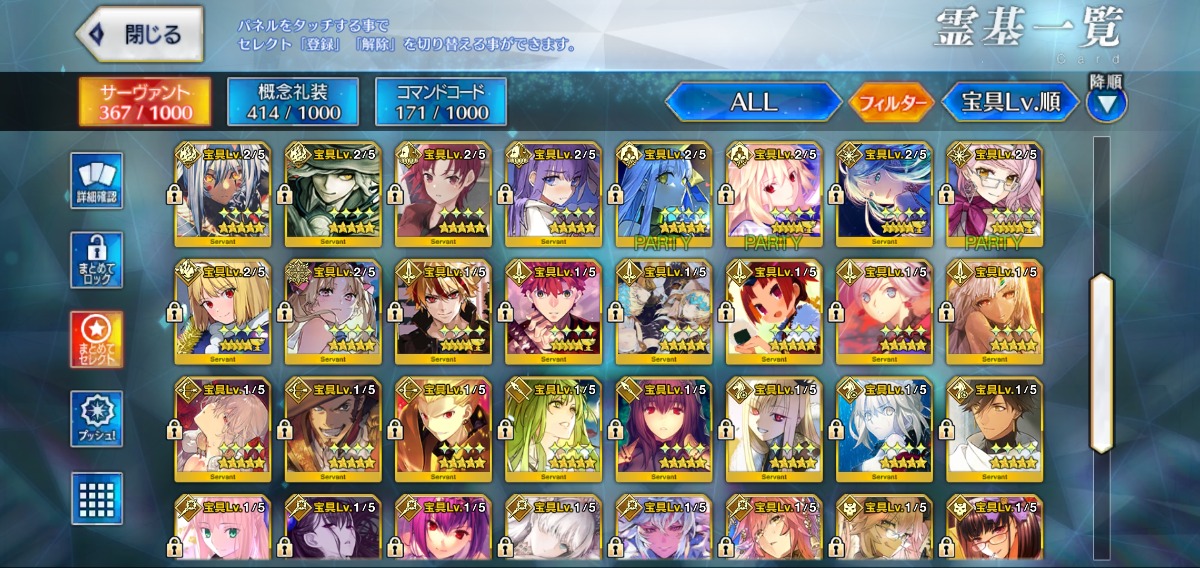Toggle the まとめてセレクト bulk select button
Image resolution: width=1200 pixels, height=568 pixels.
pyautogui.click(x=97, y=339)
